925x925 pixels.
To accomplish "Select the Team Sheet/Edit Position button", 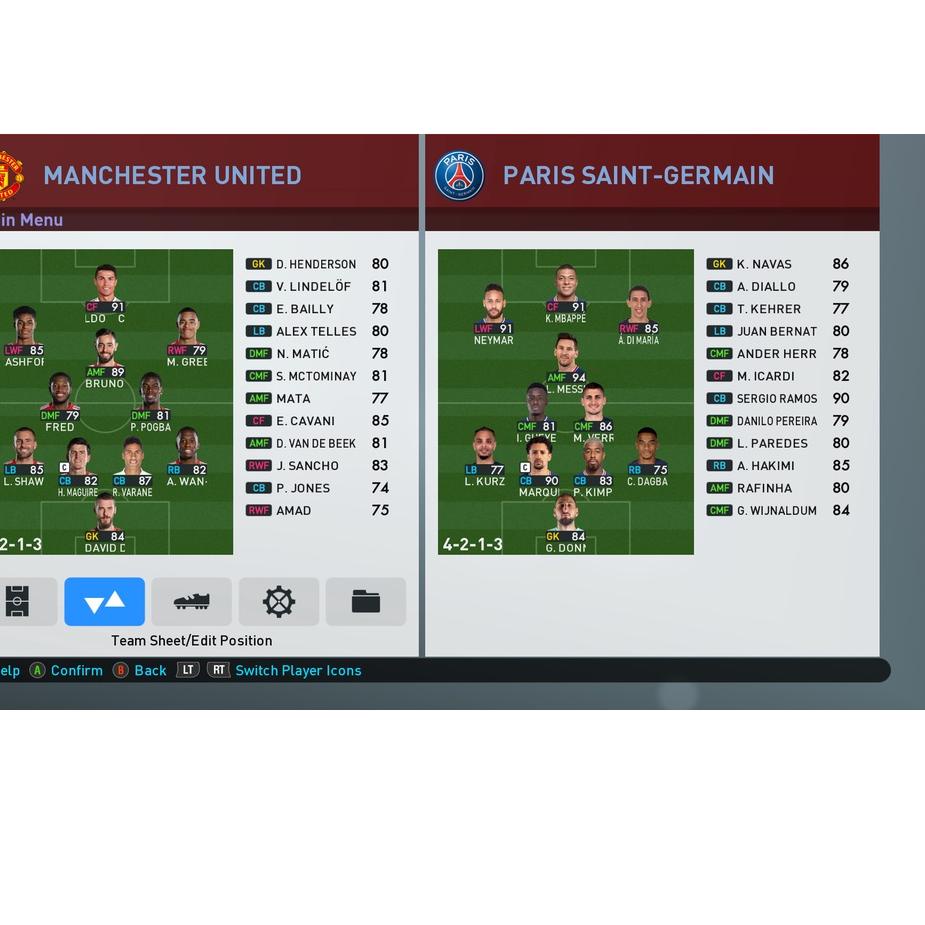I will tap(104, 601).
